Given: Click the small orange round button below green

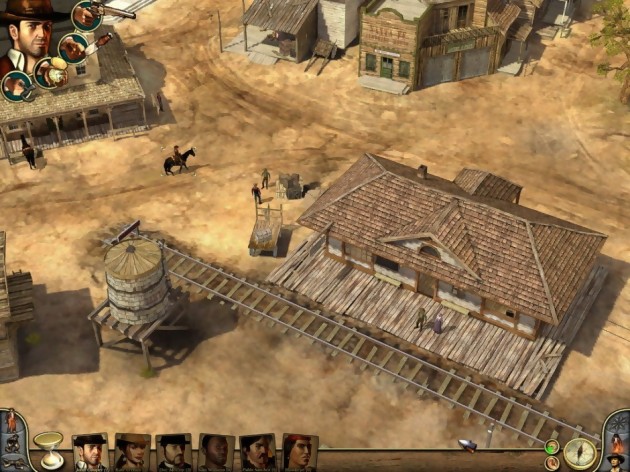Looking at the screenshot, I should tap(552, 462).
